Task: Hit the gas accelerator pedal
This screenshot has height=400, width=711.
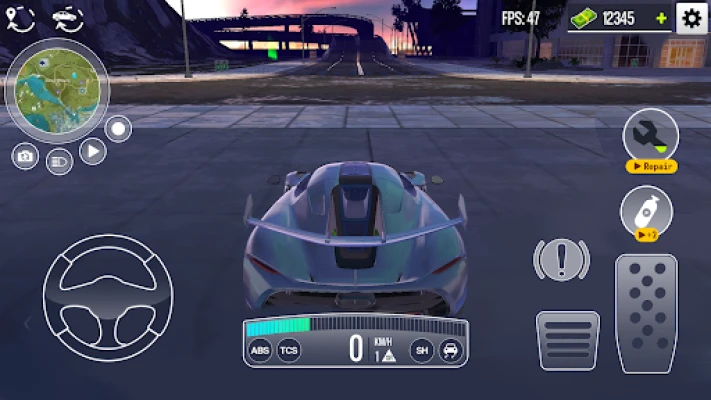Action: tap(645, 312)
